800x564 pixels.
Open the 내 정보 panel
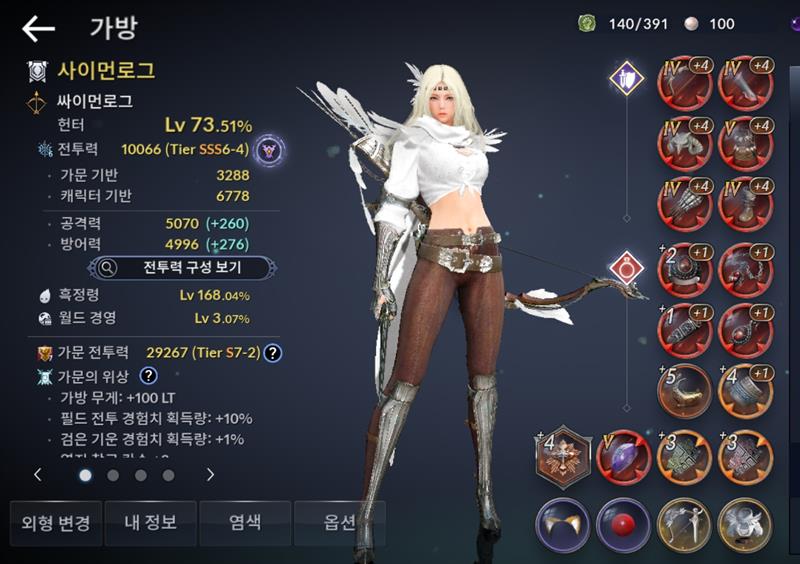(151, 523)
